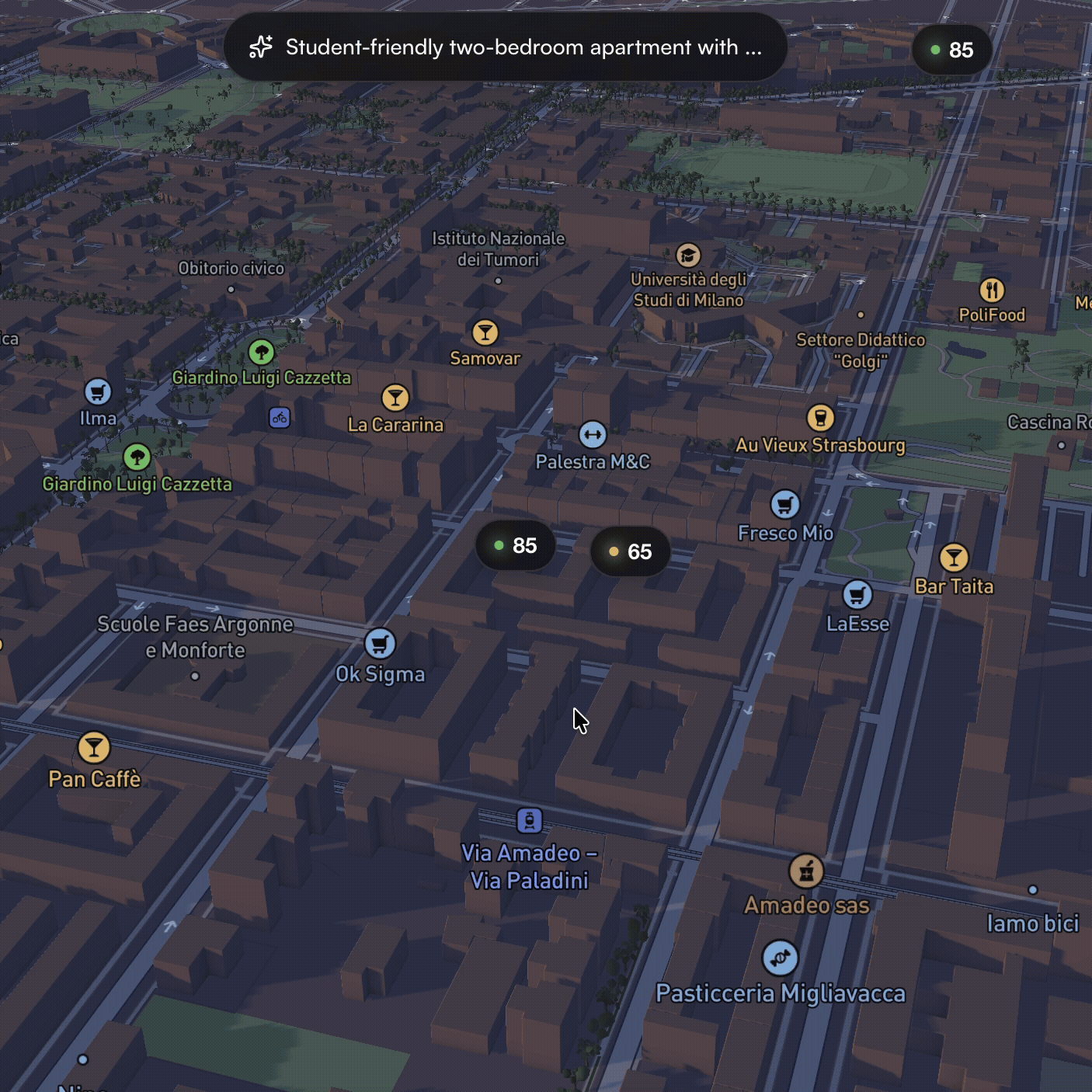
Task: Open the Palestra M&C gym icon
Action: 593,436
